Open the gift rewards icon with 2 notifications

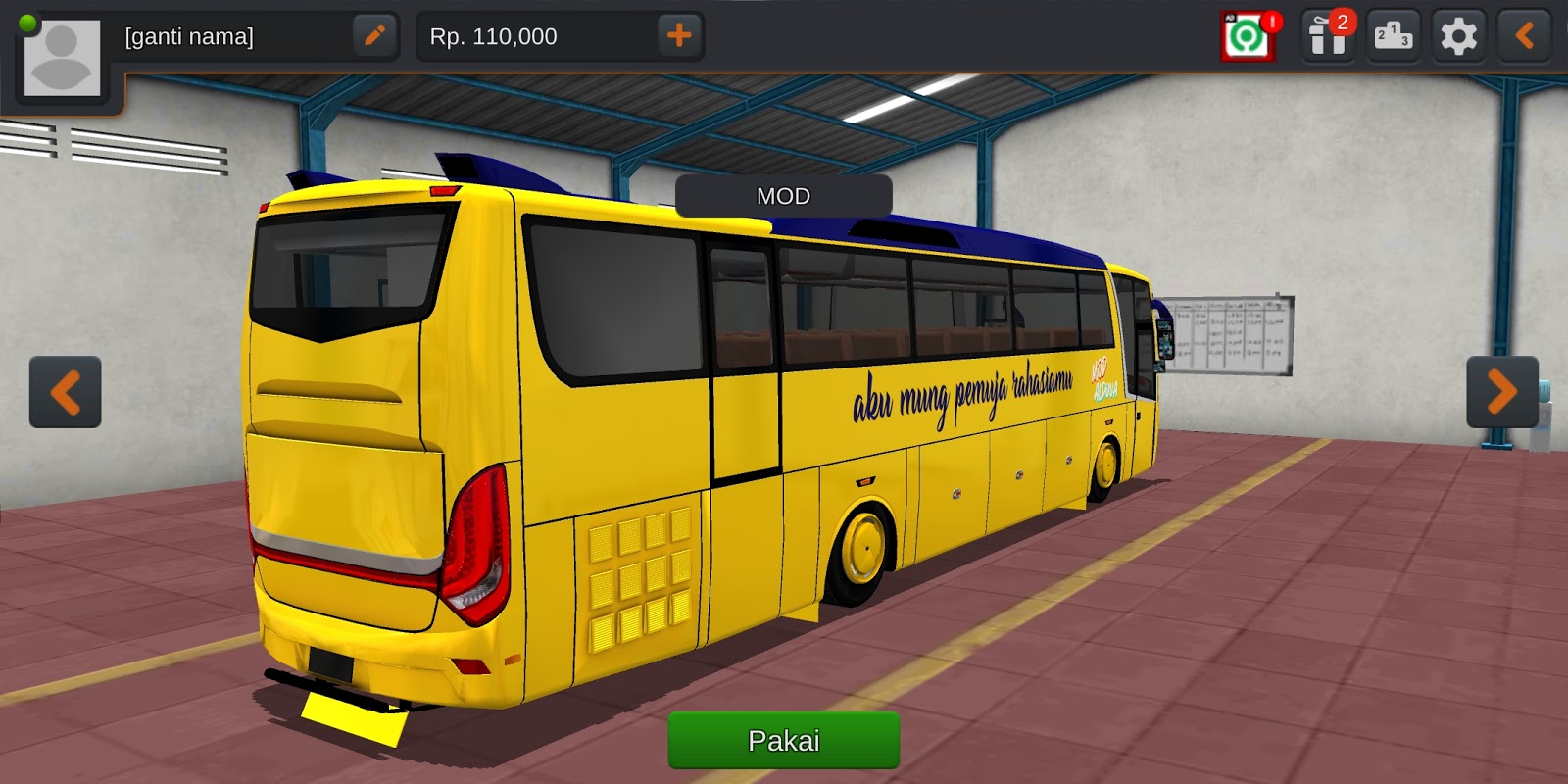[x=1327, y=35]
